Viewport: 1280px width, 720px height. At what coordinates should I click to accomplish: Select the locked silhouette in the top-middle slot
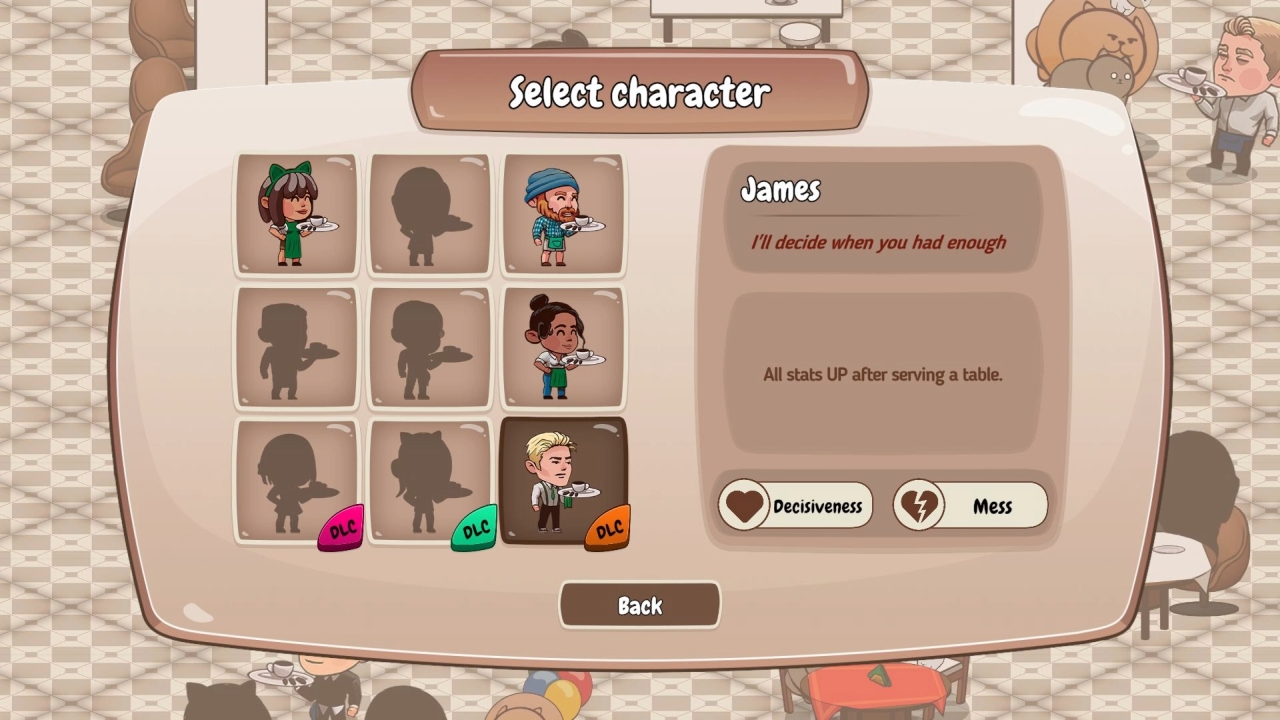pyautogui.click(x=429, y=213)
